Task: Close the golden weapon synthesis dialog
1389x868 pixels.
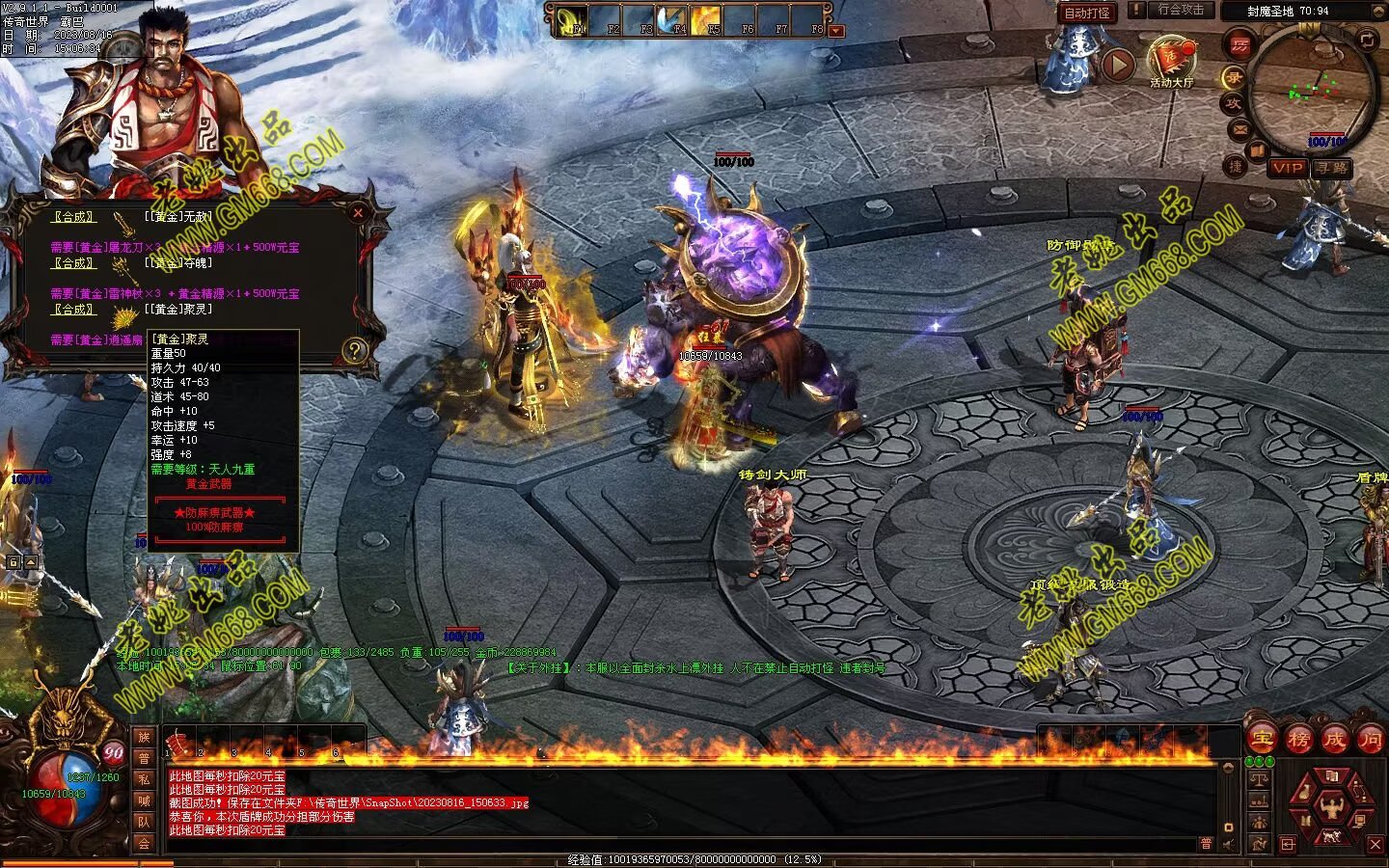Action: point(358,213)
